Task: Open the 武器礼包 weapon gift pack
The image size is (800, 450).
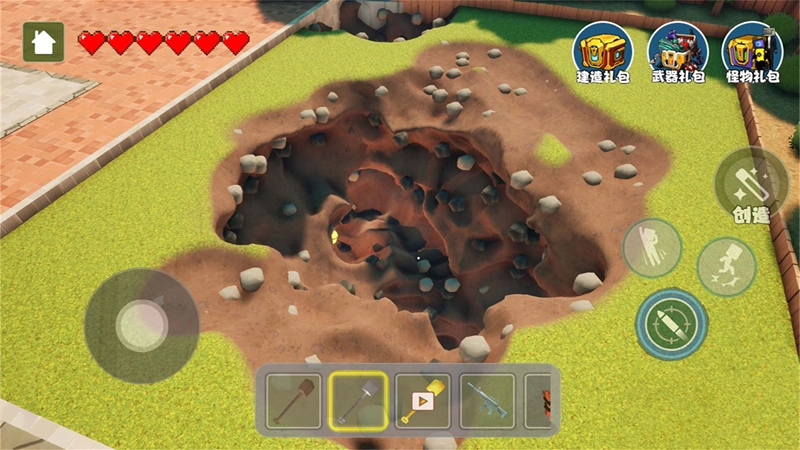Action: [678, 52]
